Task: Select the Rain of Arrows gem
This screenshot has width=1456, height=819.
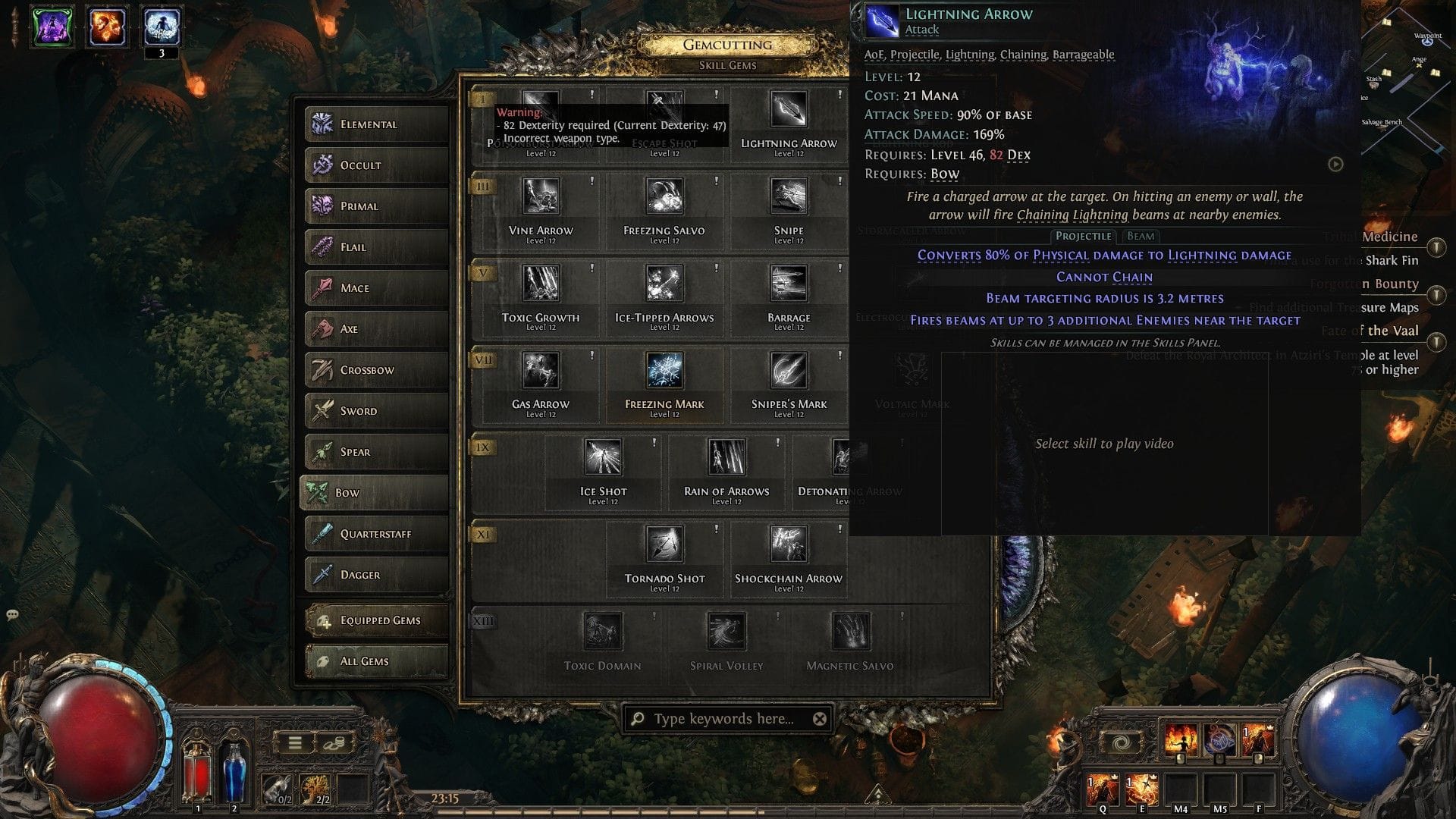Action: [x=726, y=457]
